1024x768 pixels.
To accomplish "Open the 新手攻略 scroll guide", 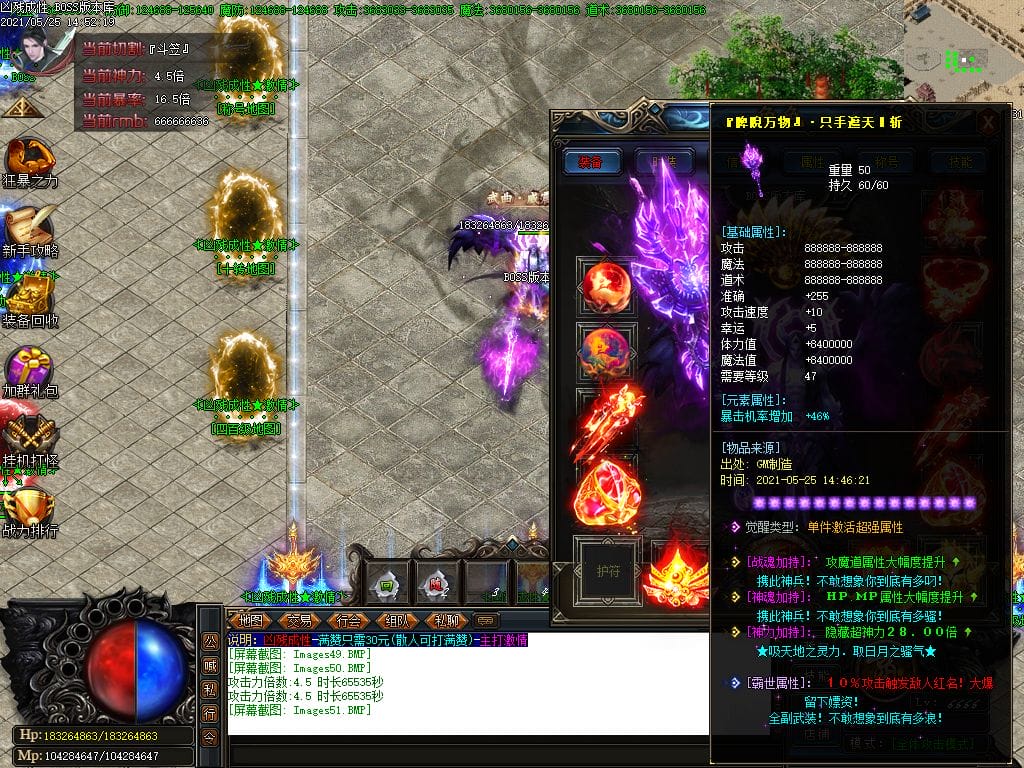I will pos(29,230).
